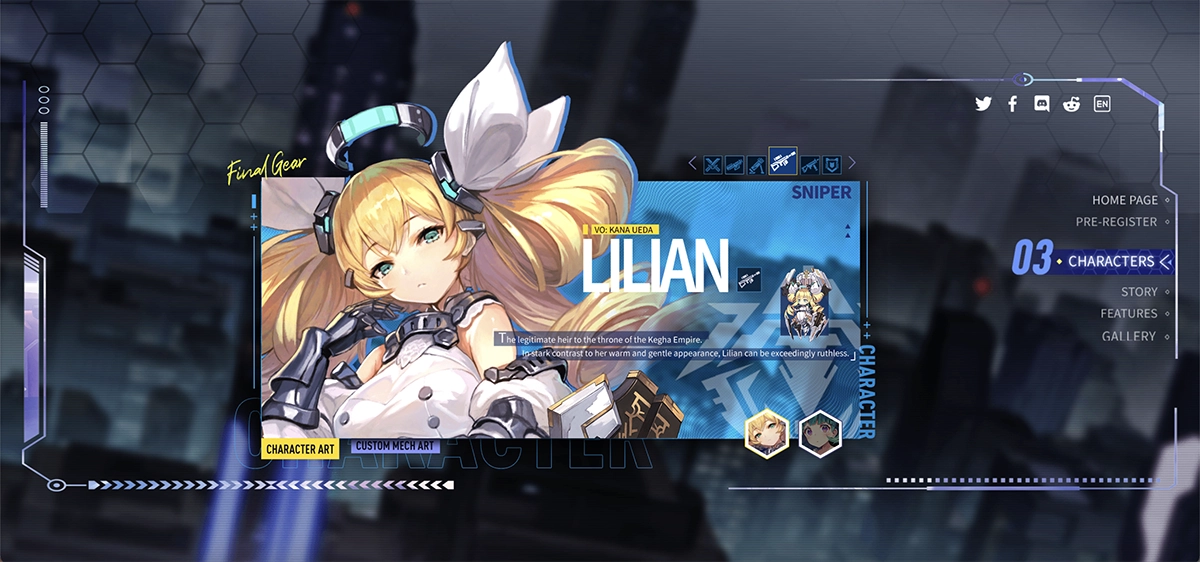Screen dimensions: 1200x562
Task: Click the left arrow beside class icons
Action: click(x=692, y=163)
